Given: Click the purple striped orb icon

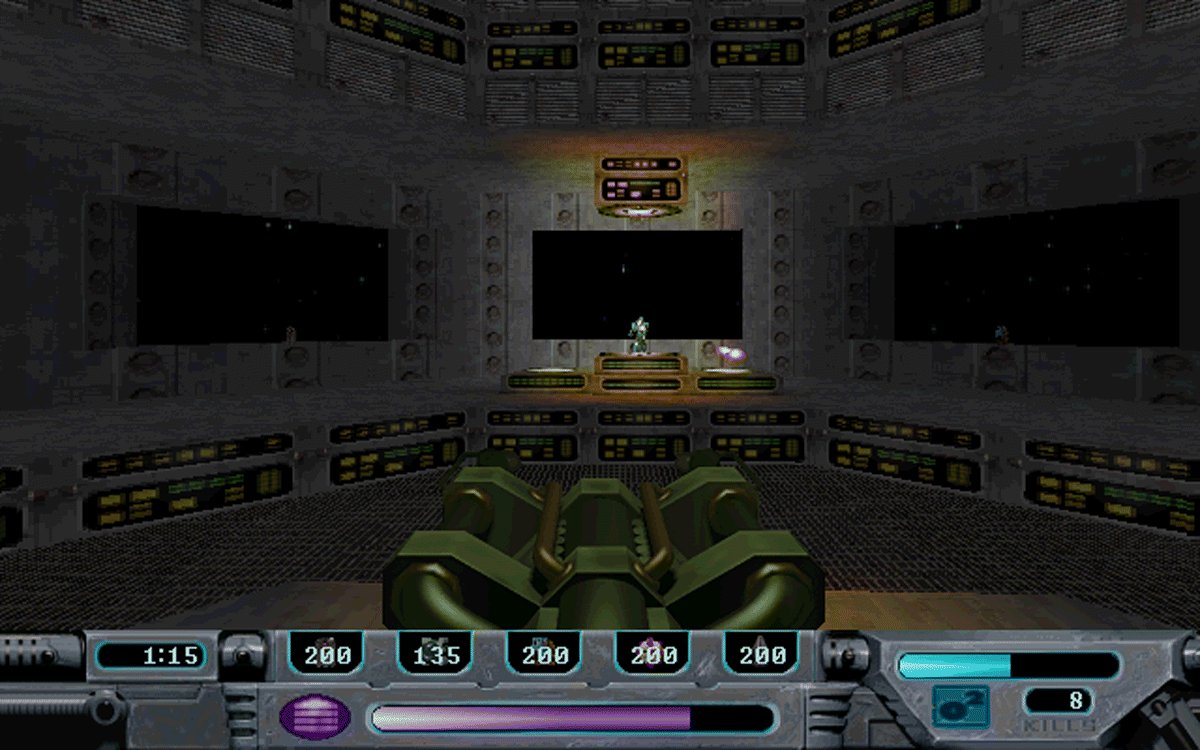Looking at the screenshot, I should pos(315,716).
